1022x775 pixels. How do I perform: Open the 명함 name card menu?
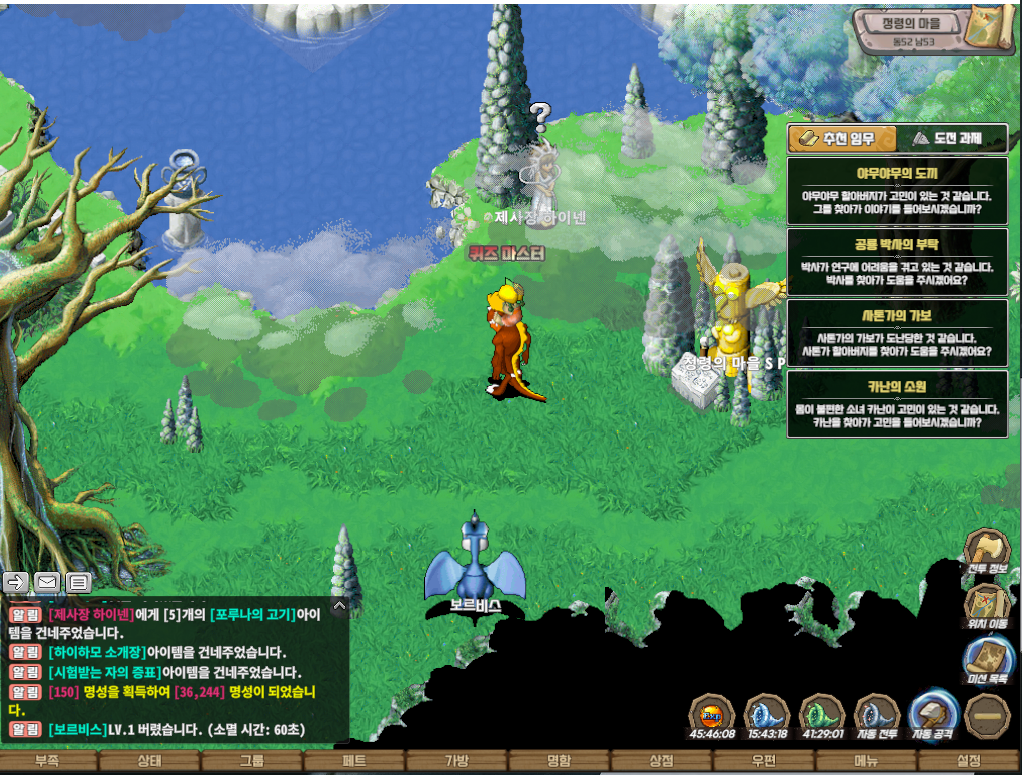558,762
